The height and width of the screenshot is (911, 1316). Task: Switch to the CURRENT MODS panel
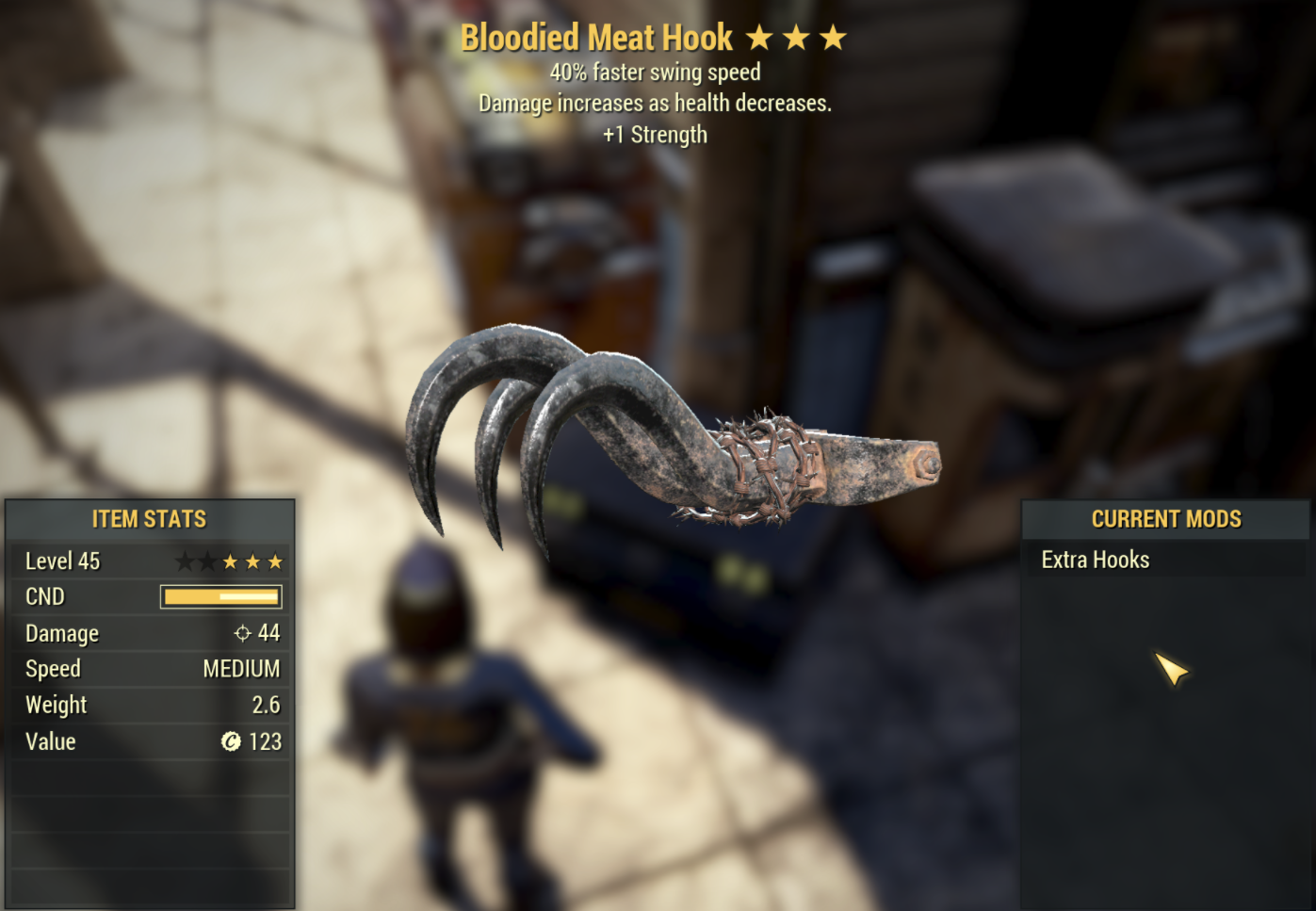click(x=1167, y=518)
